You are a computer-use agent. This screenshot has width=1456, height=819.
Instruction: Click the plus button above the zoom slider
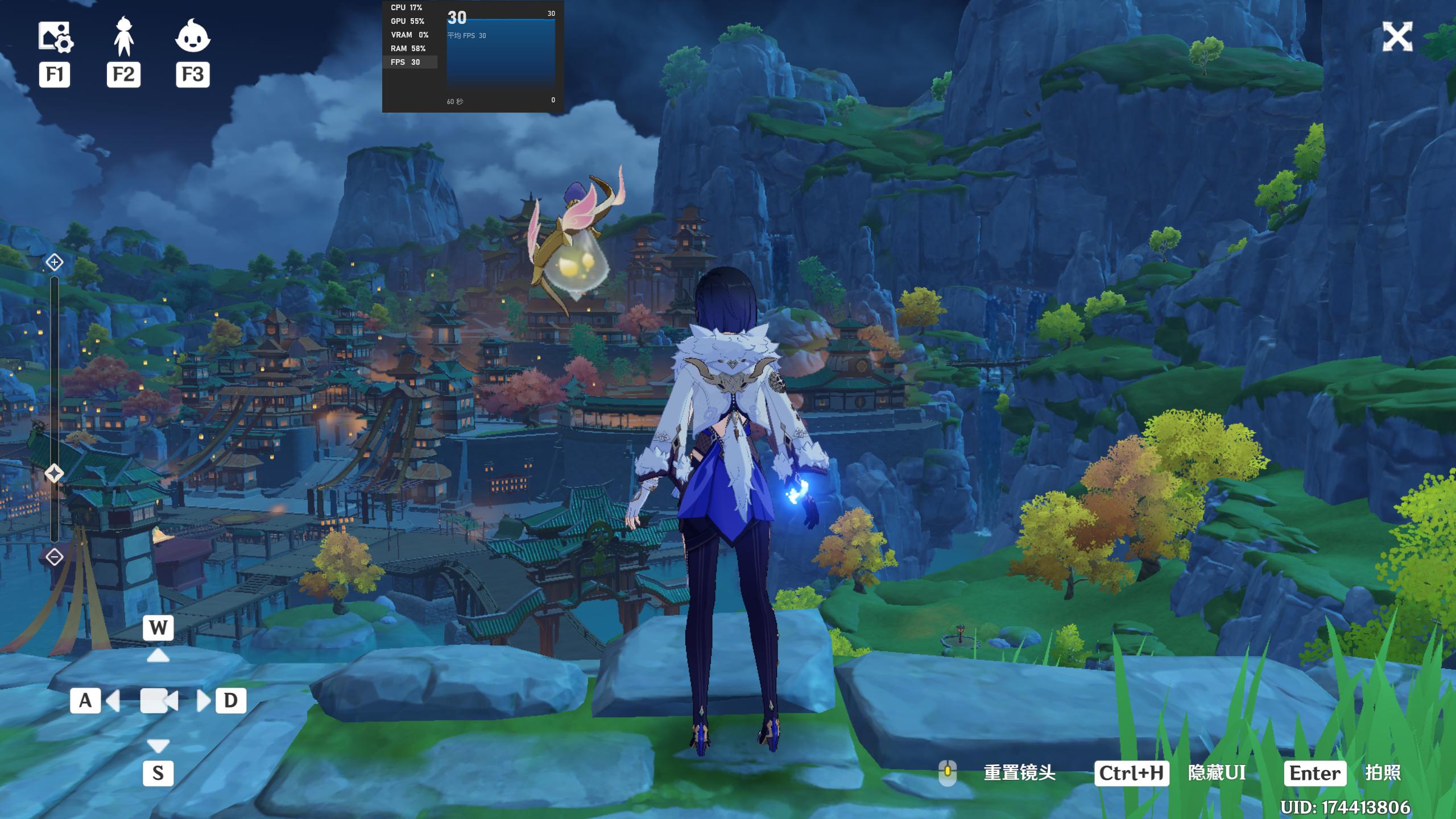click(54, 262)
